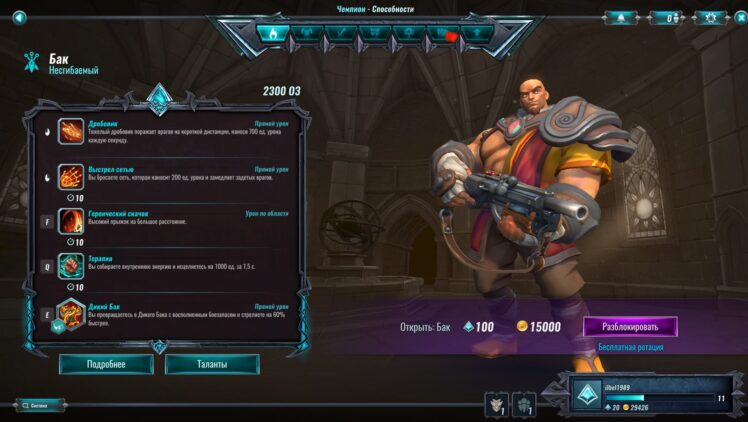Click the demon face icon near profile
This screenshot has width=748, height=422.
[x=496, y=403]
